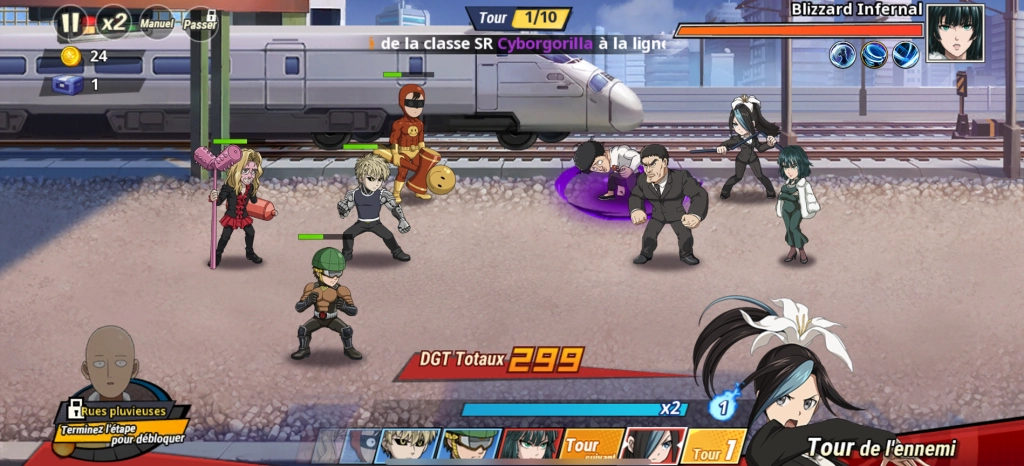Toggle the x2 battle speed

click(x=113, y=21)
